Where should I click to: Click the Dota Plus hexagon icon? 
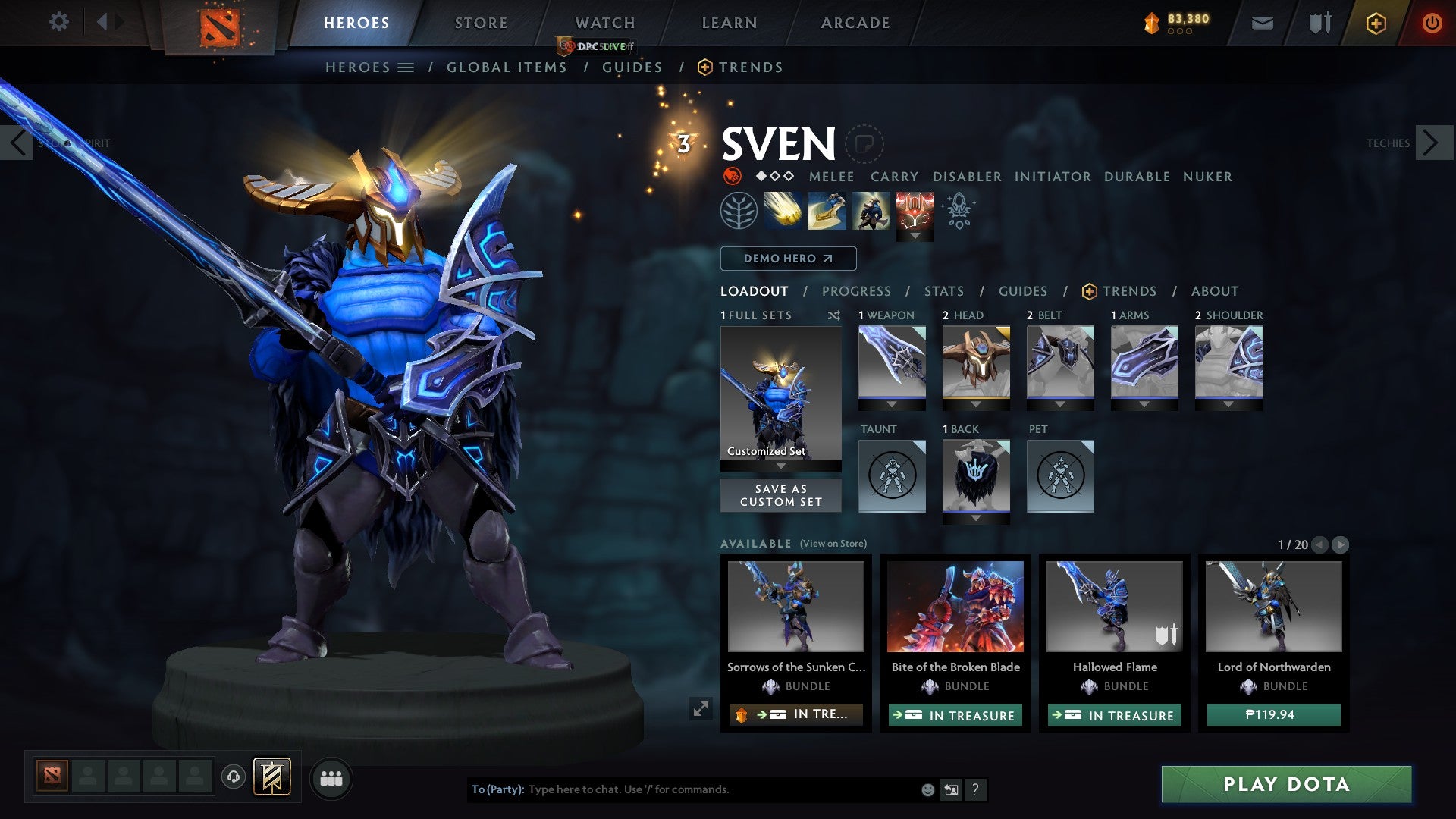tap(1376, 23)
